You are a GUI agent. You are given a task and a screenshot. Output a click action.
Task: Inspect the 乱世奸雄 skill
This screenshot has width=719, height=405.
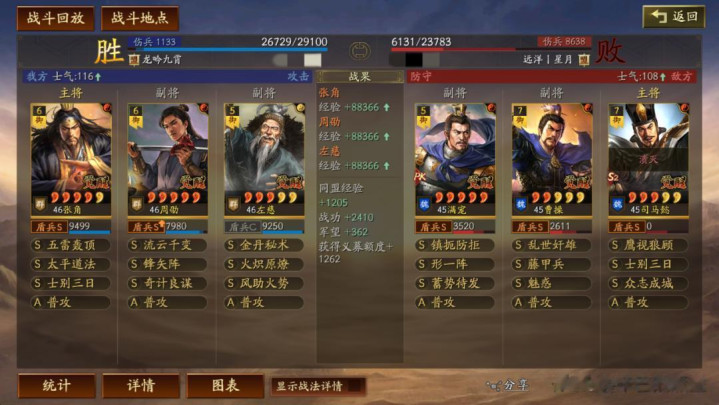[x=551, y=245]
